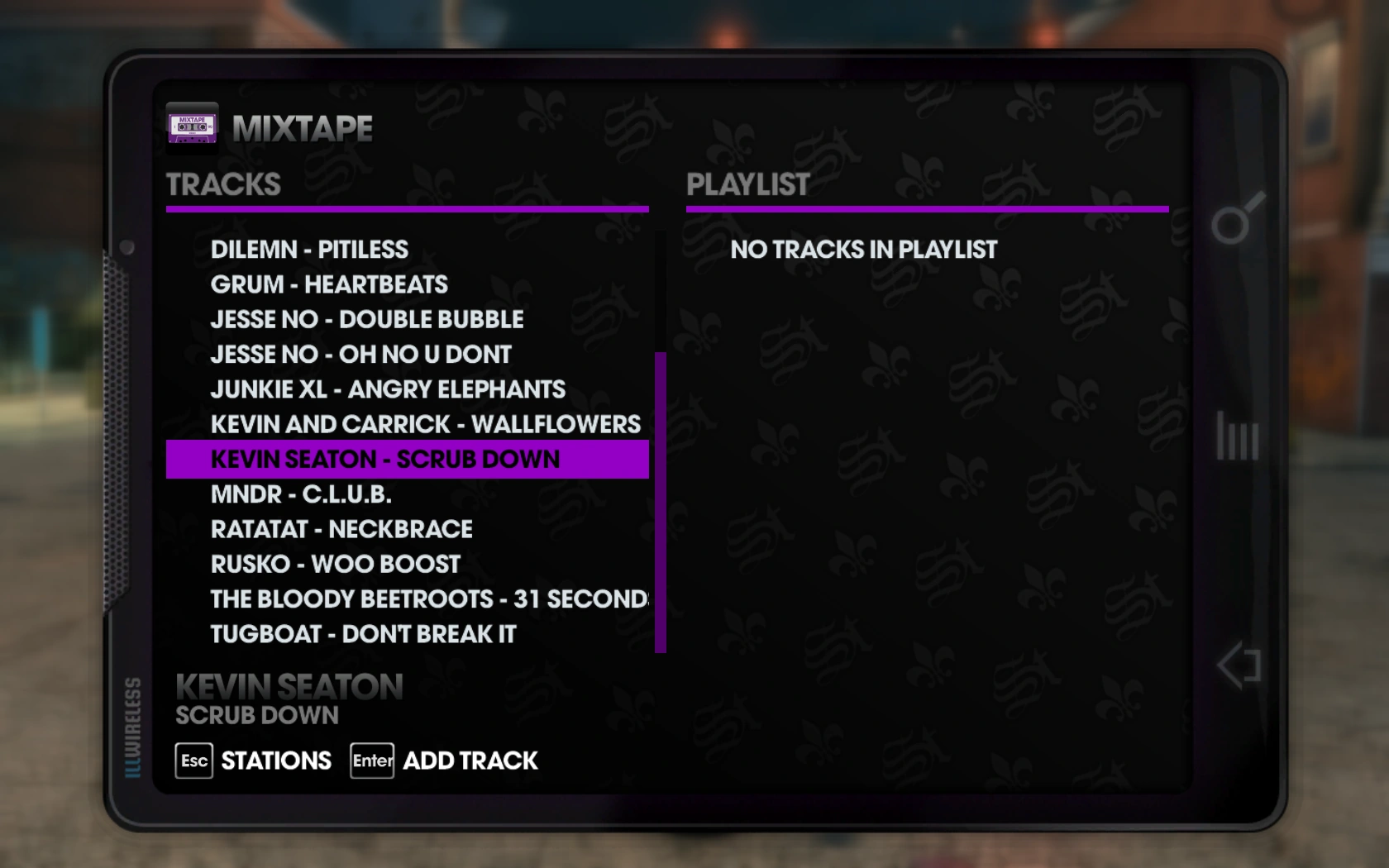Viewport: 1389px width, 868px height.
Task: Click the Enter key icon next to ADD TRACK
Action: coord(371,760)
